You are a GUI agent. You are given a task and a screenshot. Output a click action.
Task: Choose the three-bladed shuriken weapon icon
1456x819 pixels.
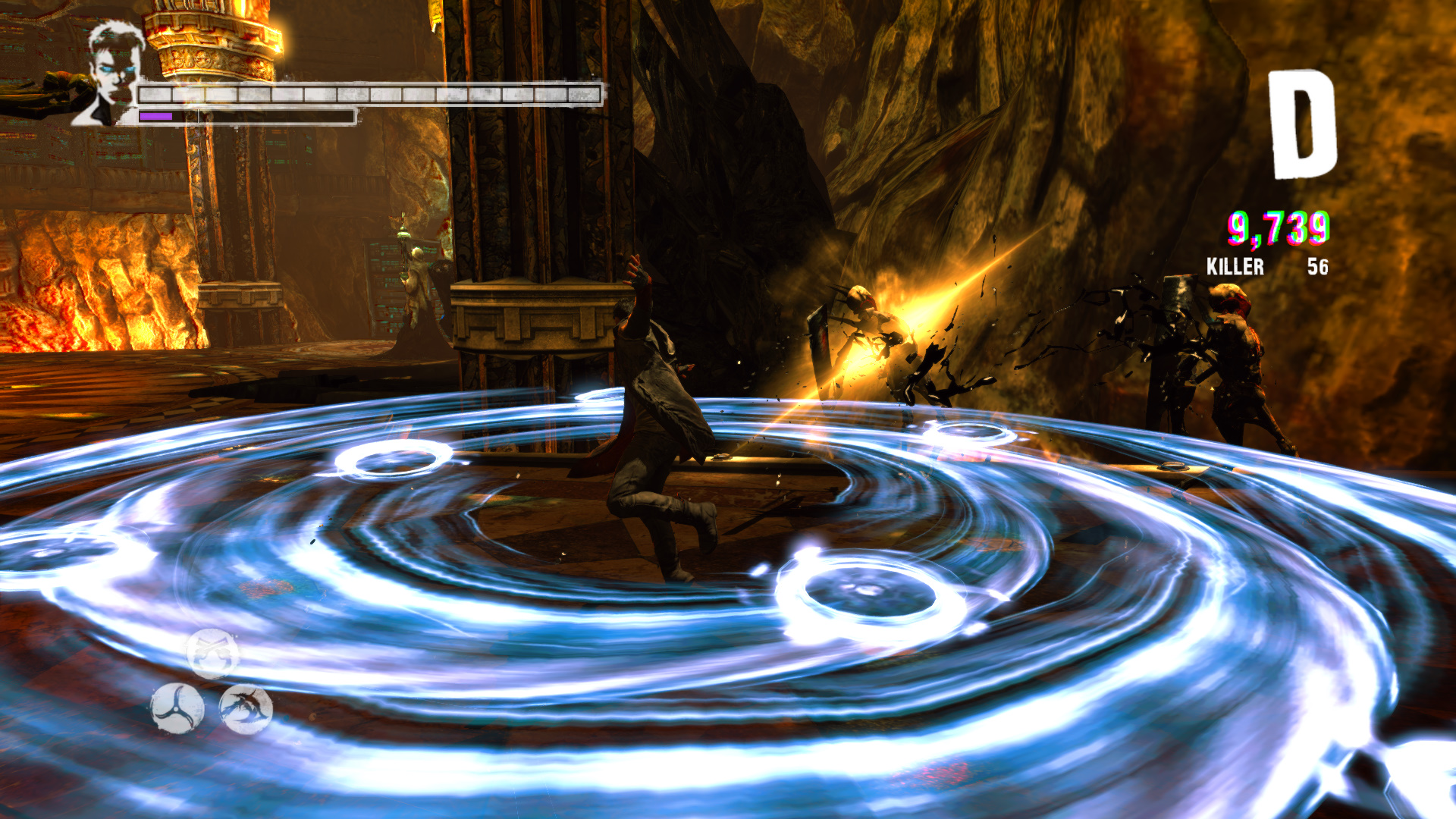pos(177,708)
